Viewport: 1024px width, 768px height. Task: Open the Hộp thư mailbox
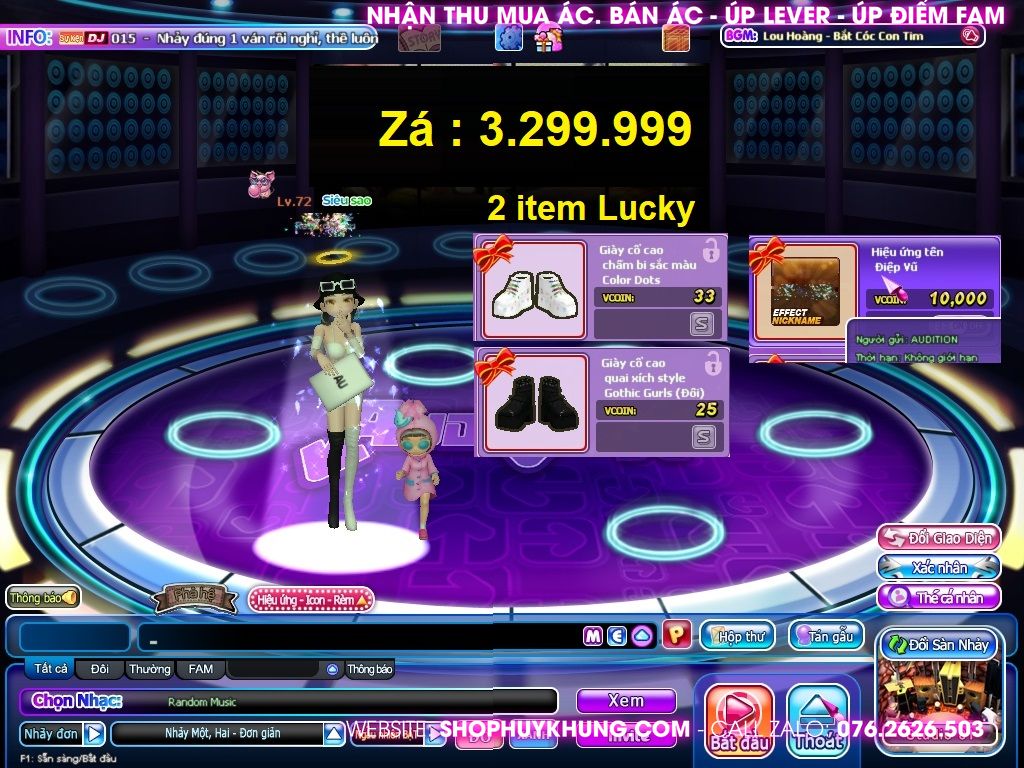click(x=739, y=635)
